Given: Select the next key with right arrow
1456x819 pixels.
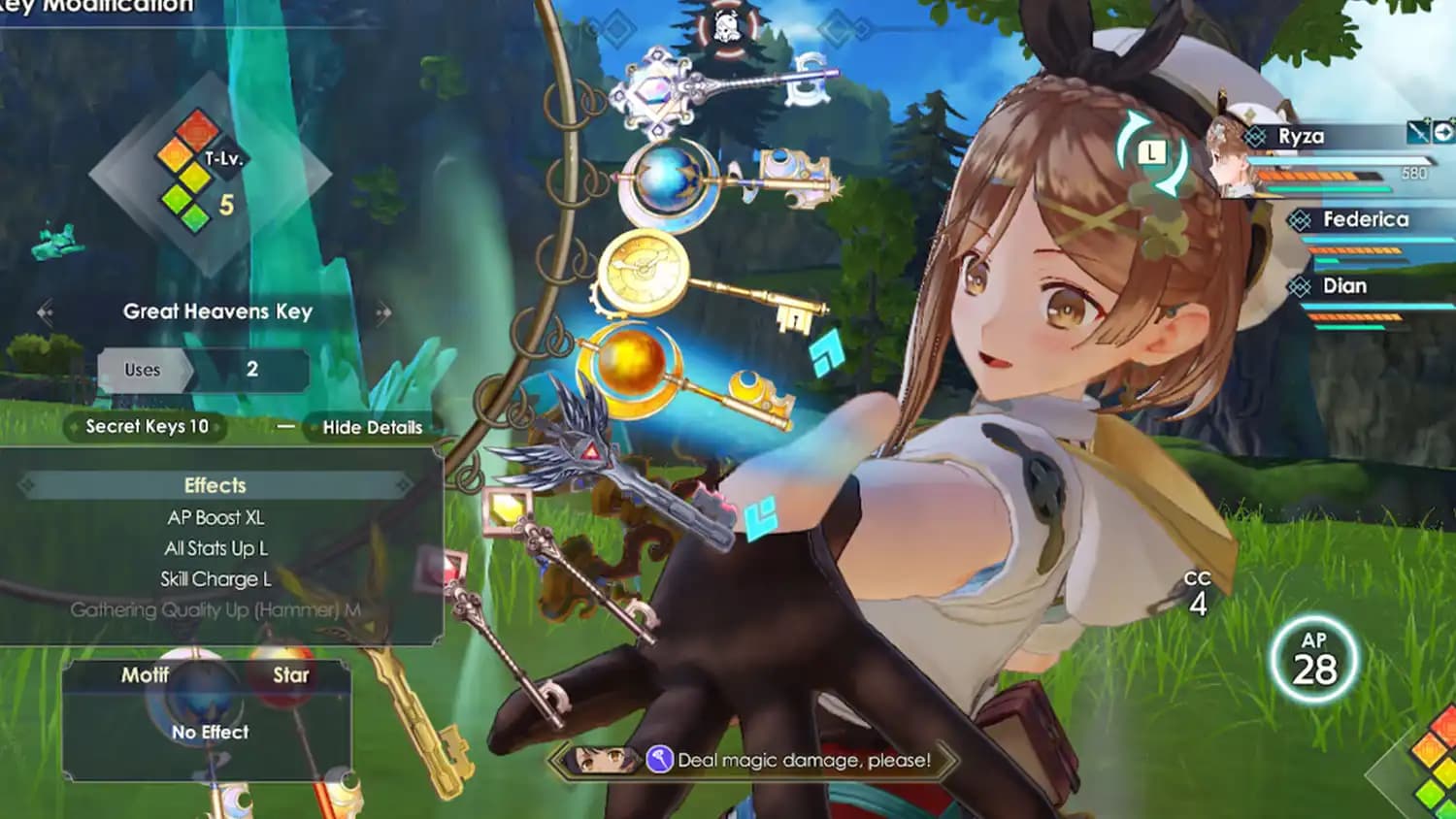Looking at the screenshot, I should point(383,312).
